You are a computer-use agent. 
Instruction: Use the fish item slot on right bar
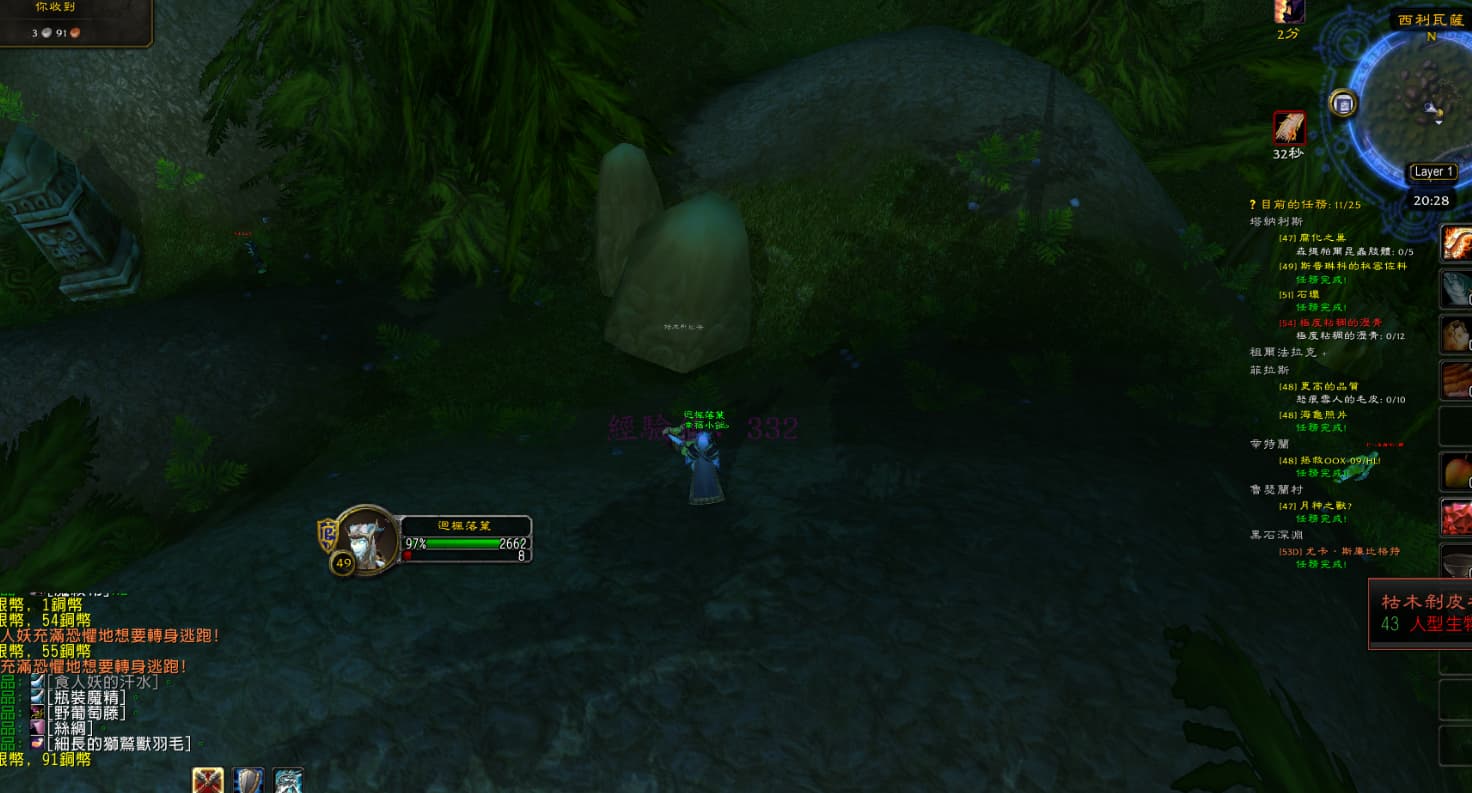(1457, 289)
